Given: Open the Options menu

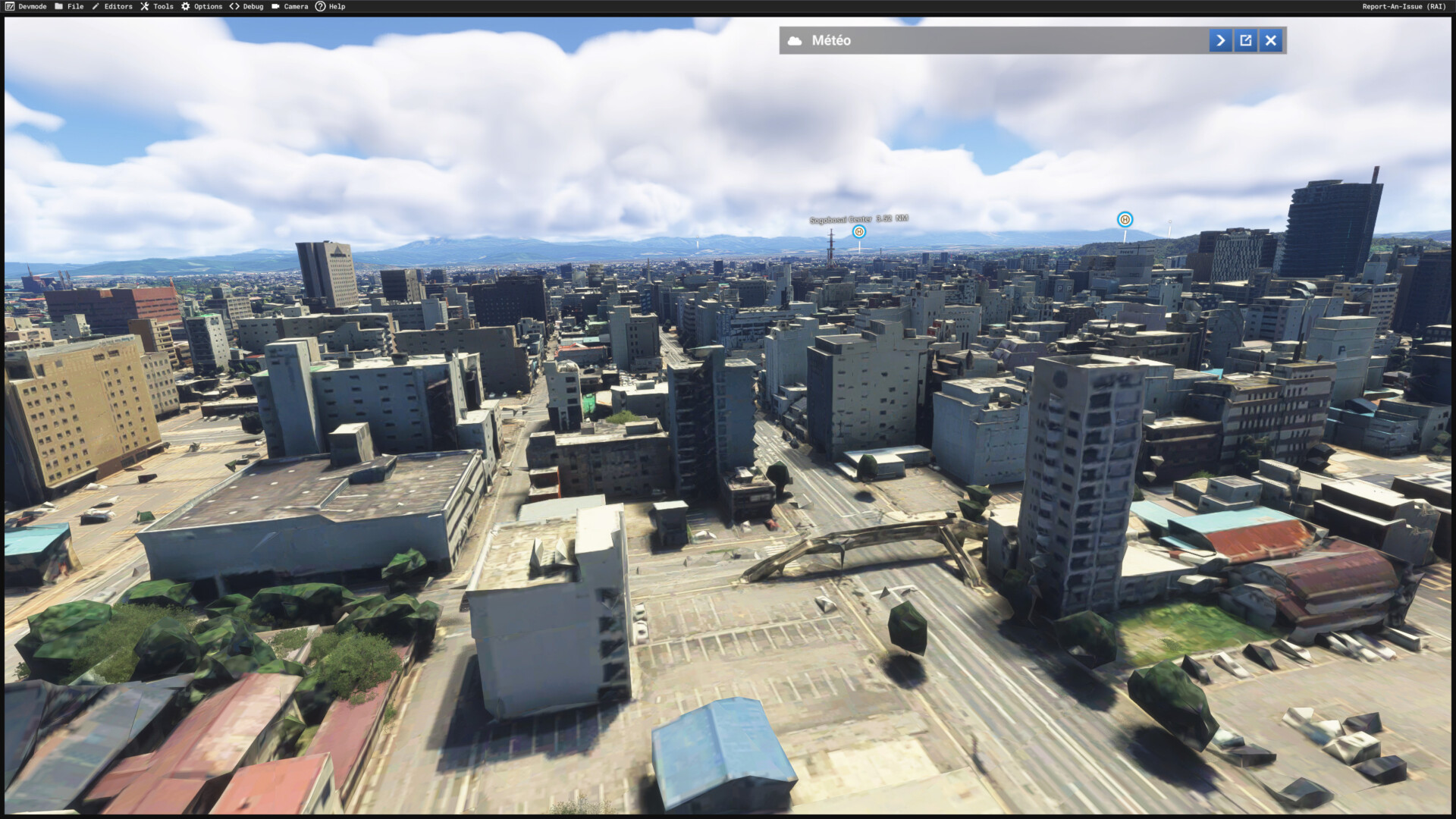Looking at the screenshot, I should [x=202, y=6].
